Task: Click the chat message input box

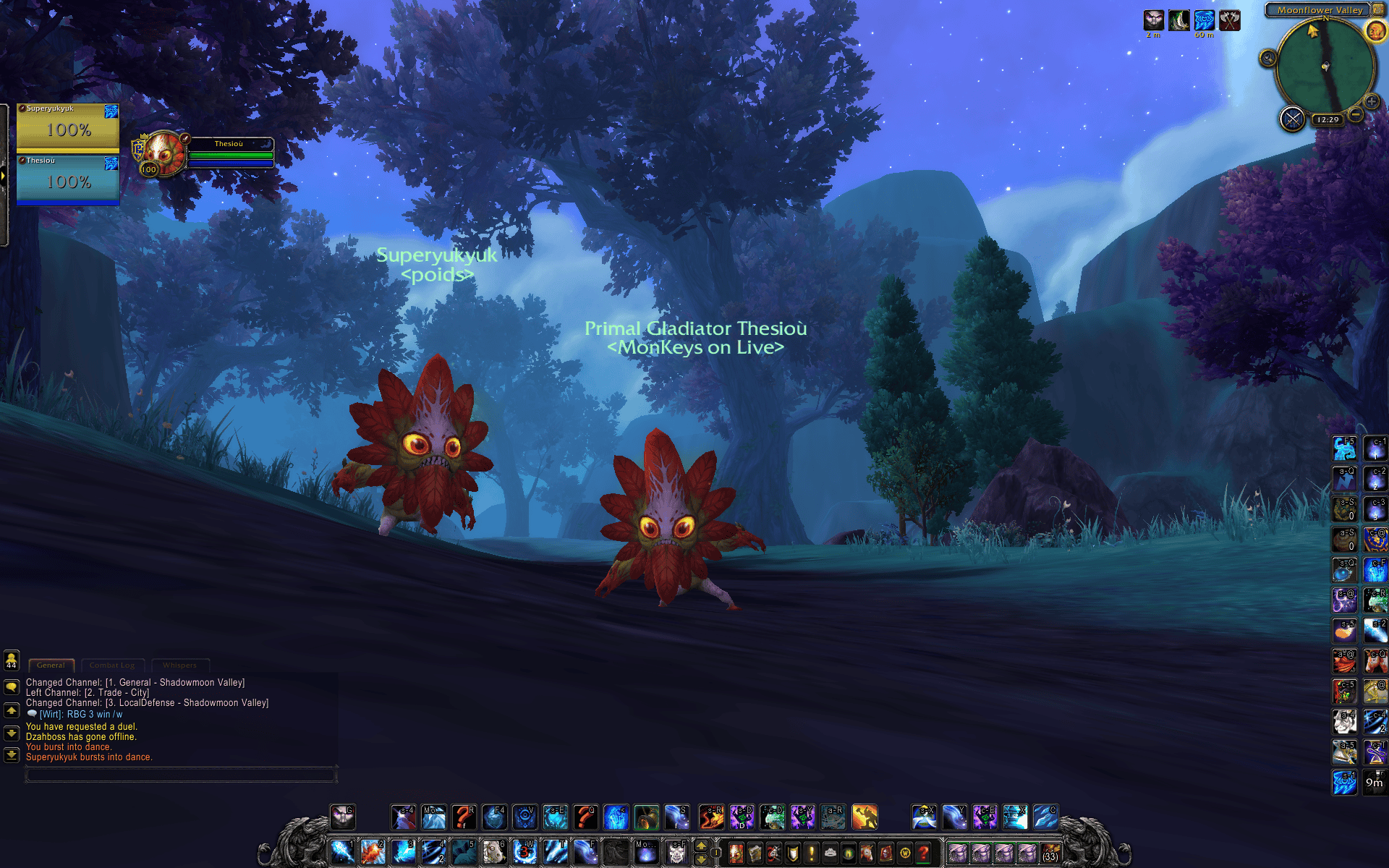Action: pos(181,775)
